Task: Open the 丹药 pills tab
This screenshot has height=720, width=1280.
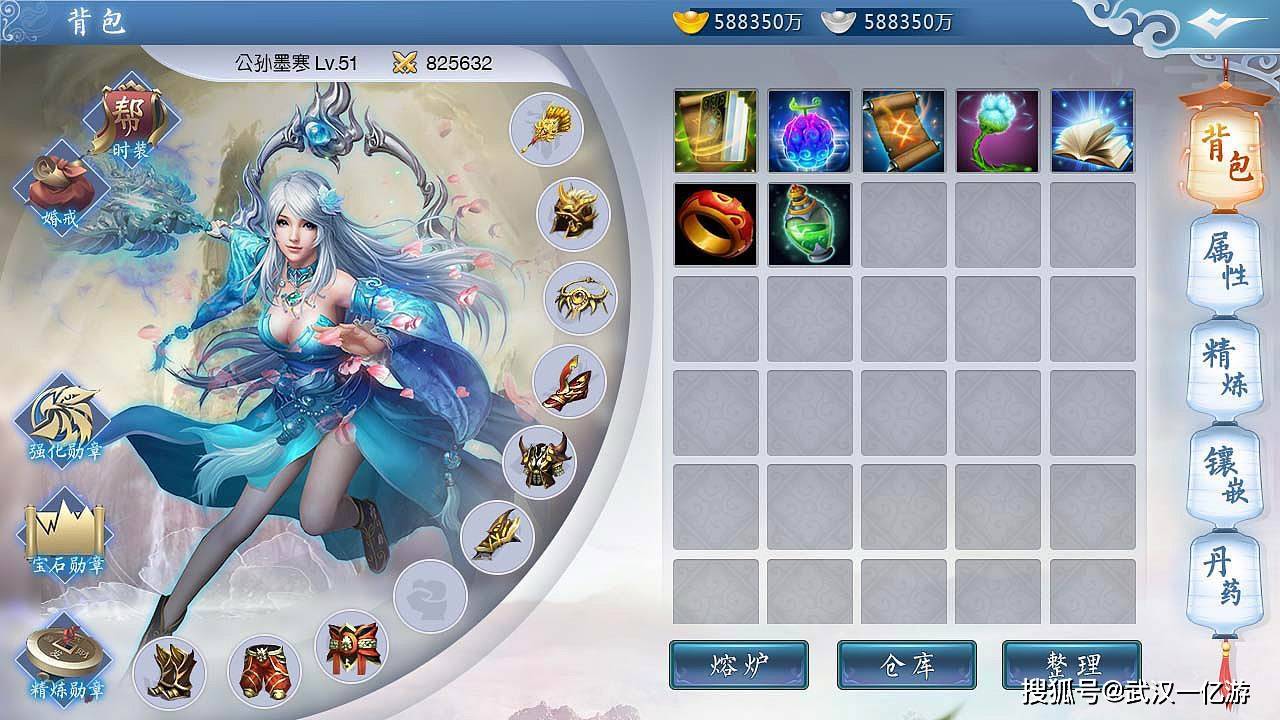Action: [1227, 571]
